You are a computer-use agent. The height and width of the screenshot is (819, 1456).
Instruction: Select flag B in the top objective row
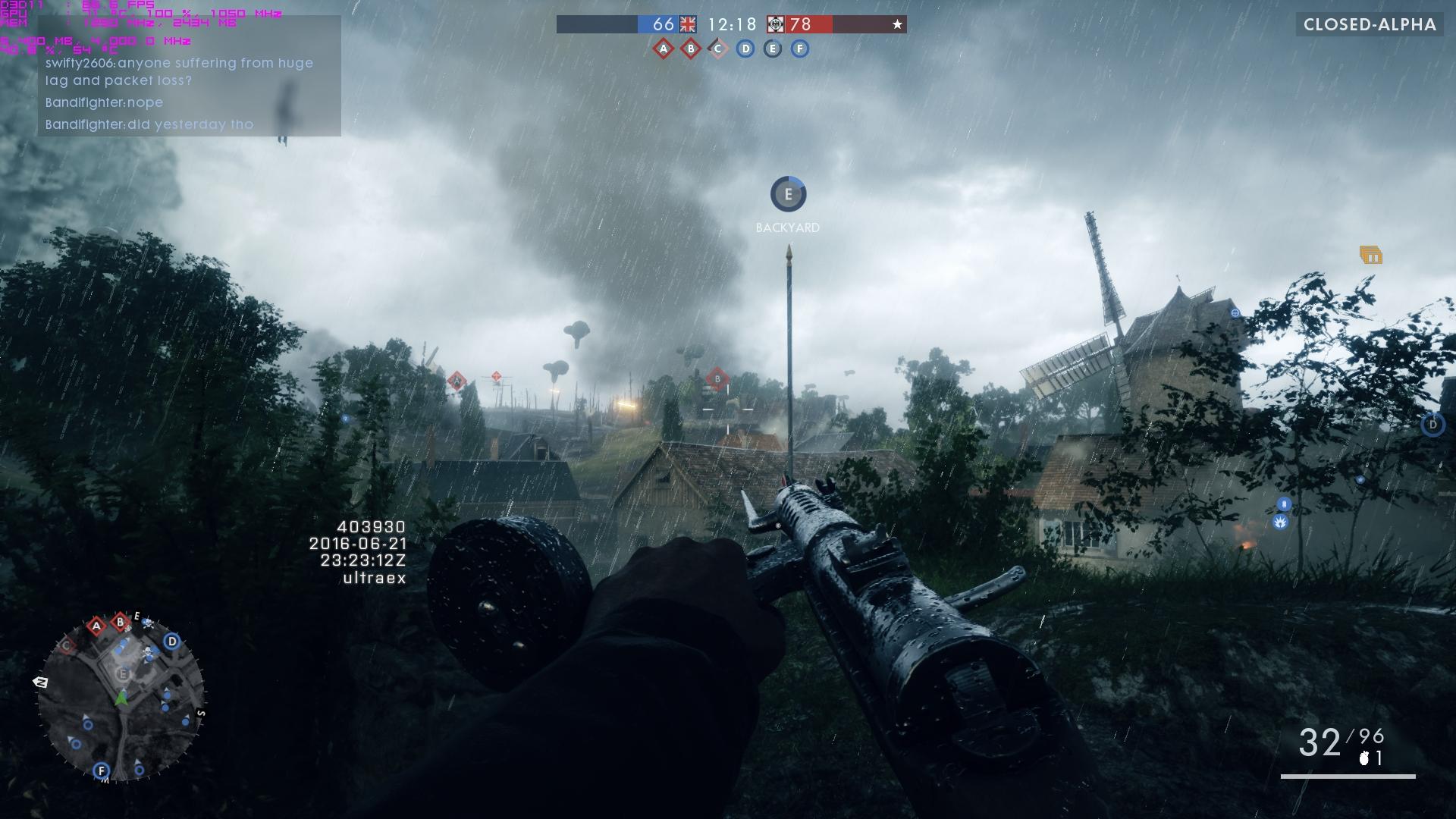691,49
